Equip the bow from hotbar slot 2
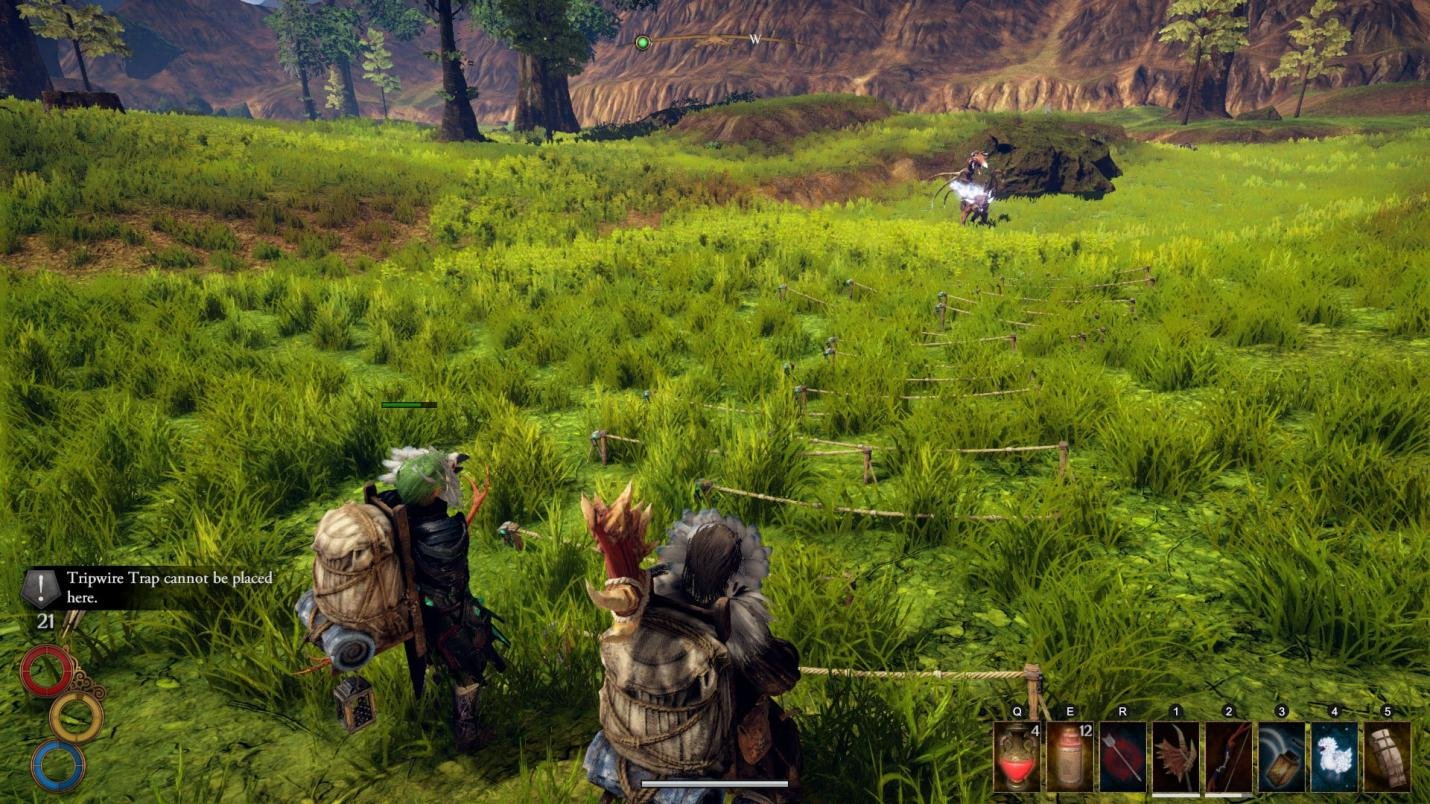The image size is (1430, 804). click(x=1228, y=756)
